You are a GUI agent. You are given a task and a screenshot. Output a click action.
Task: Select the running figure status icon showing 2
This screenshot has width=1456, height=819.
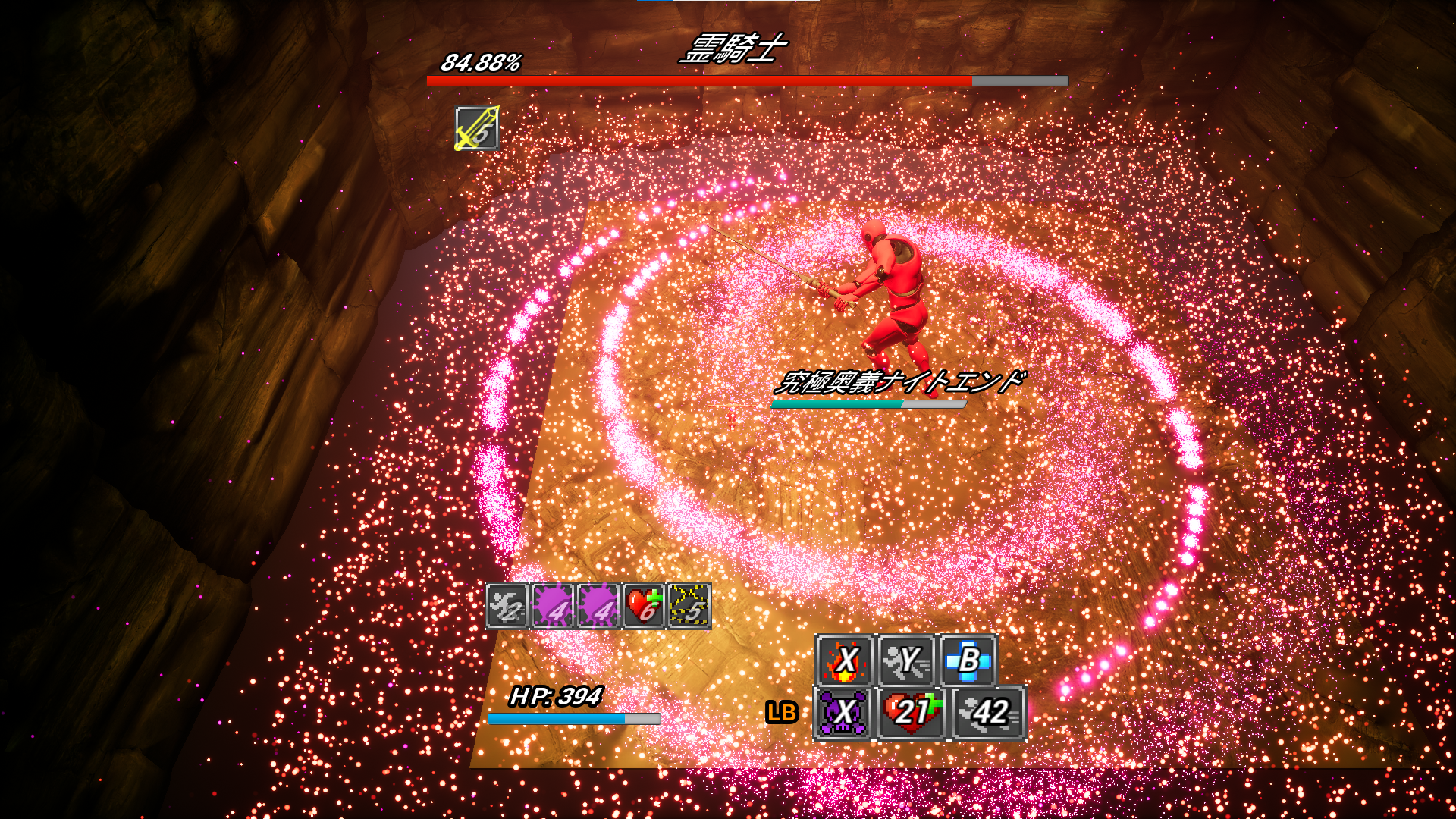[x=507, y=606]
